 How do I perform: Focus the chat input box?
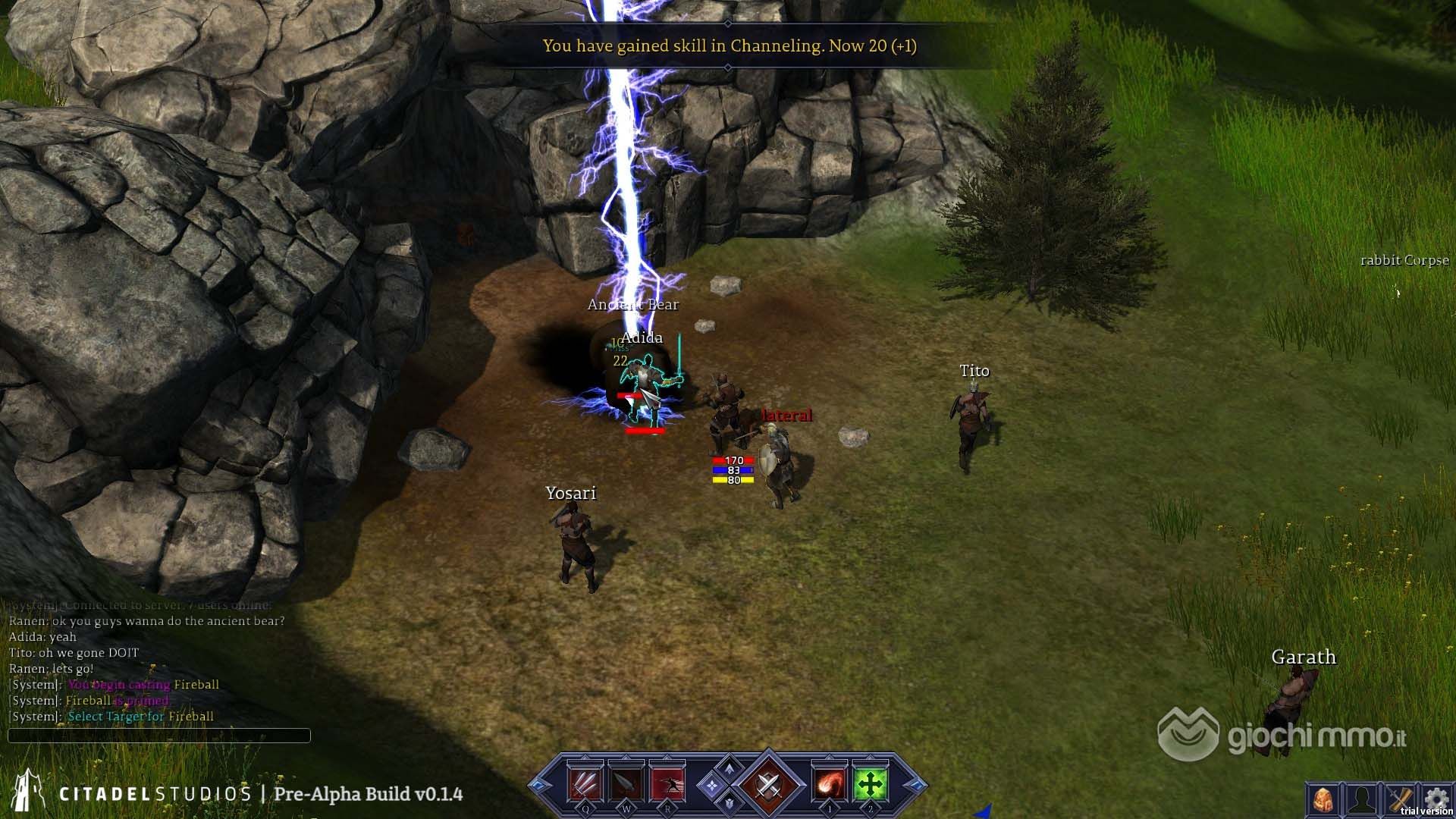click(159, 736)
